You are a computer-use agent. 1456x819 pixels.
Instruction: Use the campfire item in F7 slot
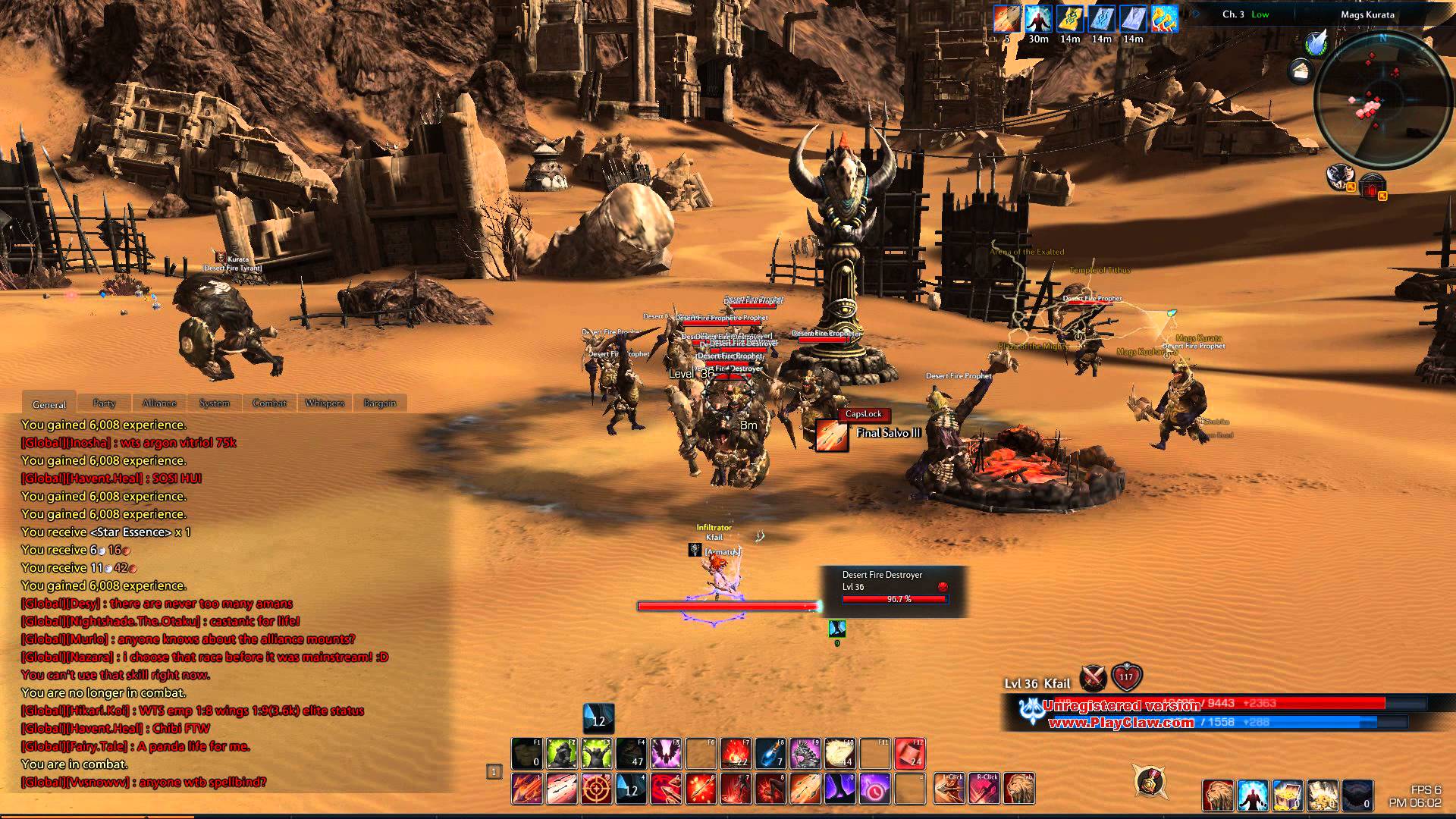(736, 754)
